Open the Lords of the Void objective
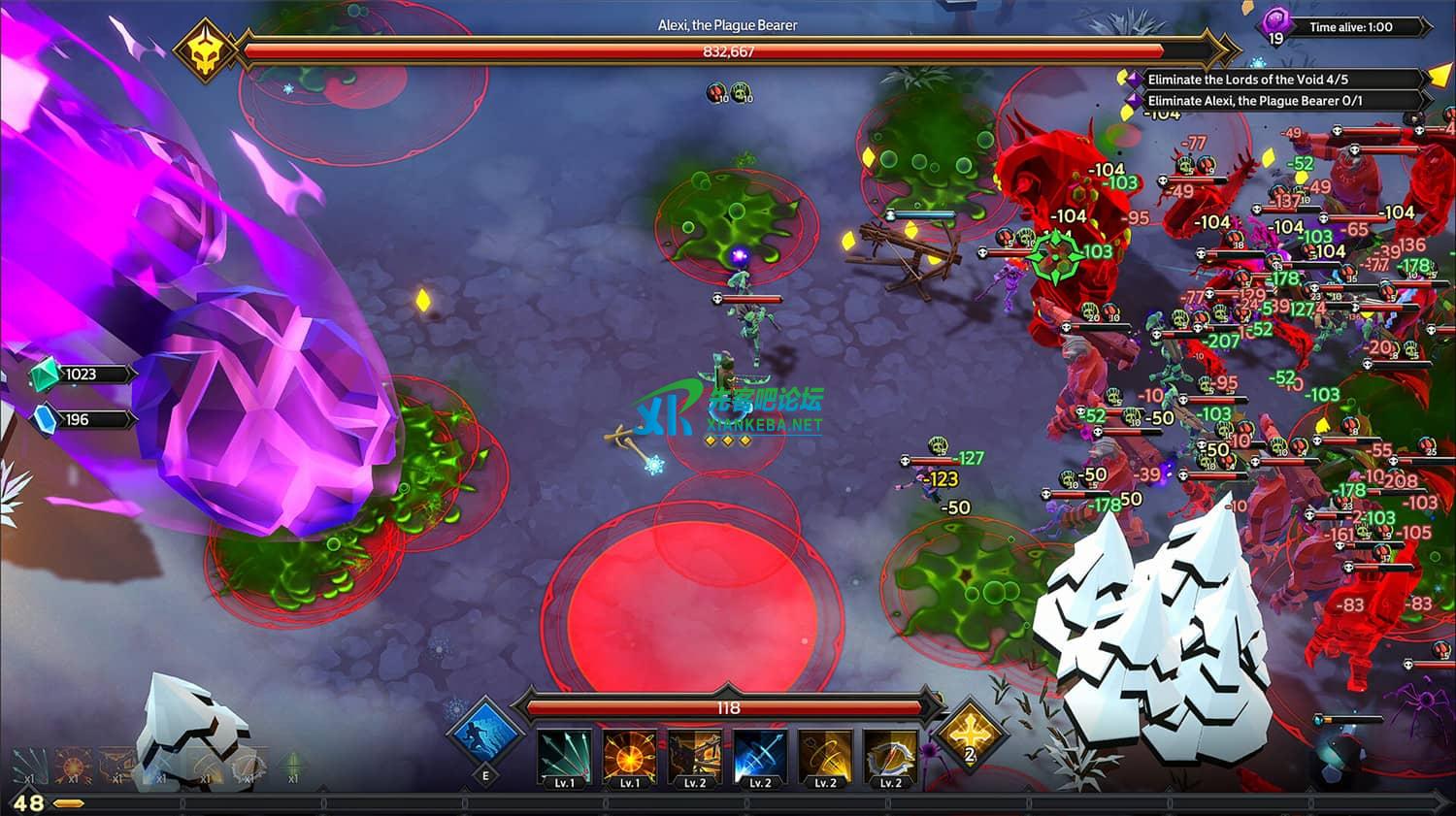Viewport: 1456px width, 816px height. tap(1247, 80)
